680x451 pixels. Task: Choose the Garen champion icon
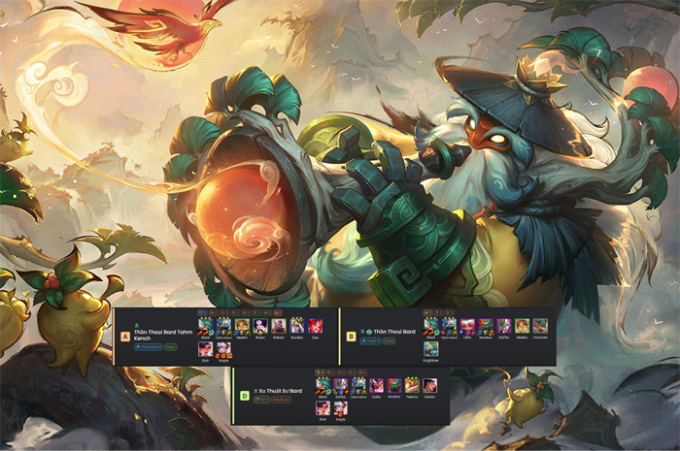[431, 385]
